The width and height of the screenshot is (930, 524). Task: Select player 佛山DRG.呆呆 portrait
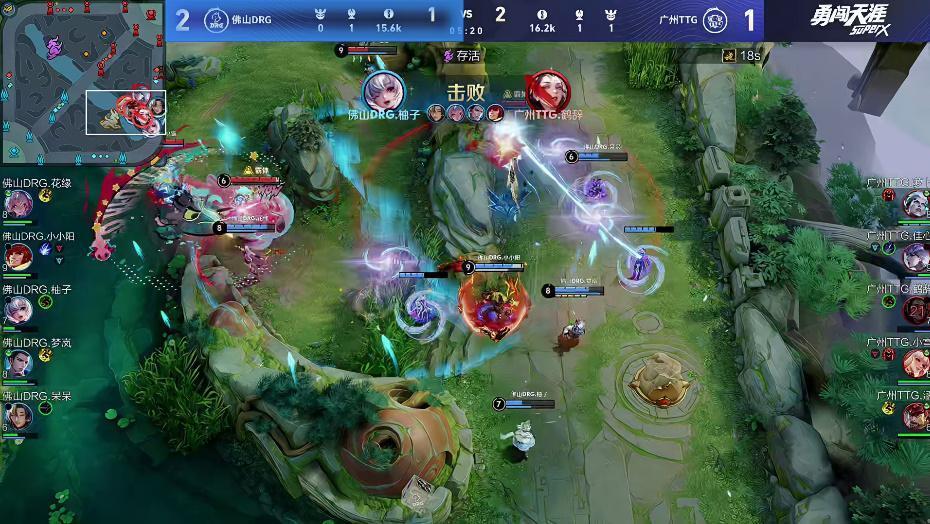point(19,416)
